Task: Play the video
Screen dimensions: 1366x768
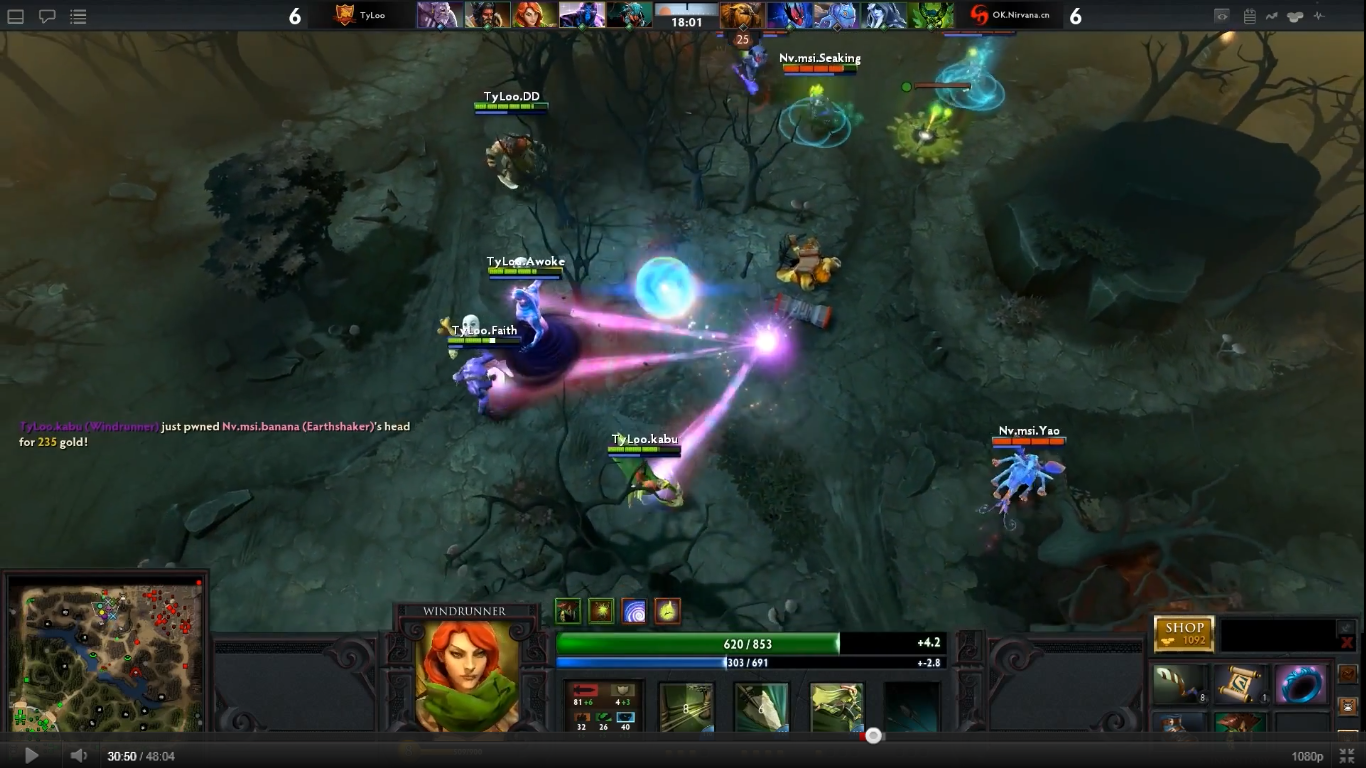Action: [31, 756]
